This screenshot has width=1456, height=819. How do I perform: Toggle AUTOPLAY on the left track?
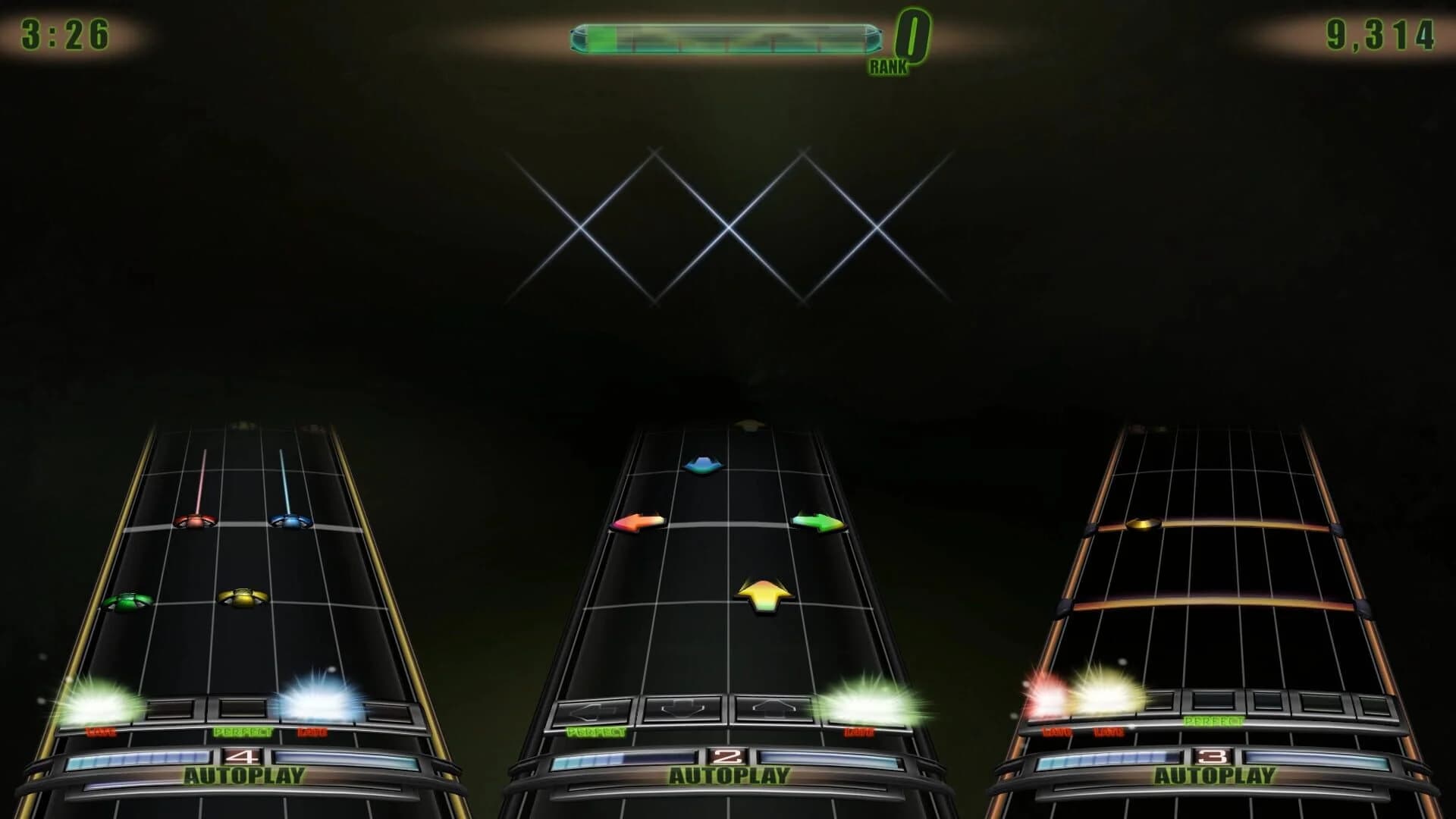(243, 775)
